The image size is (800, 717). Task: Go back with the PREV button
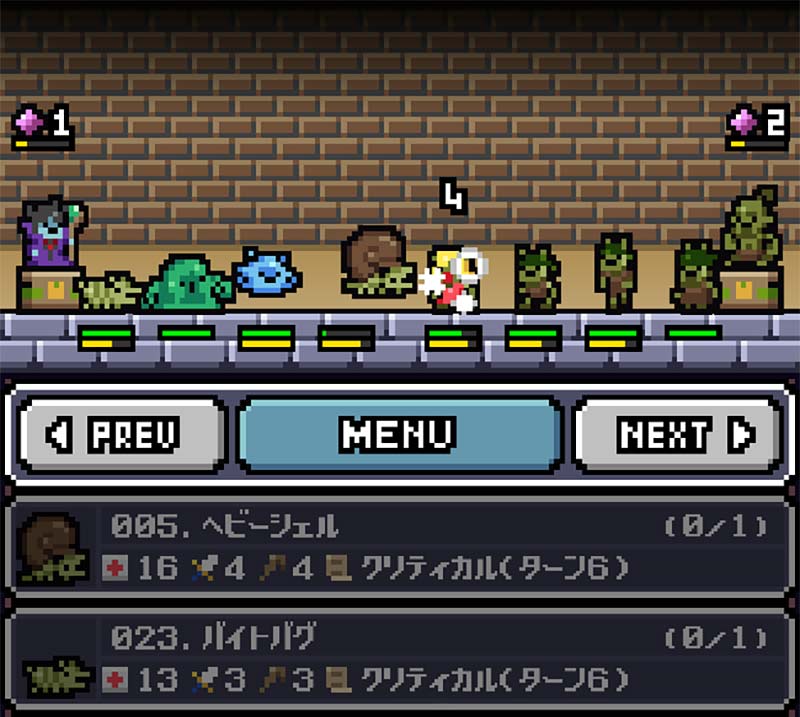click(x=122, y=435)
